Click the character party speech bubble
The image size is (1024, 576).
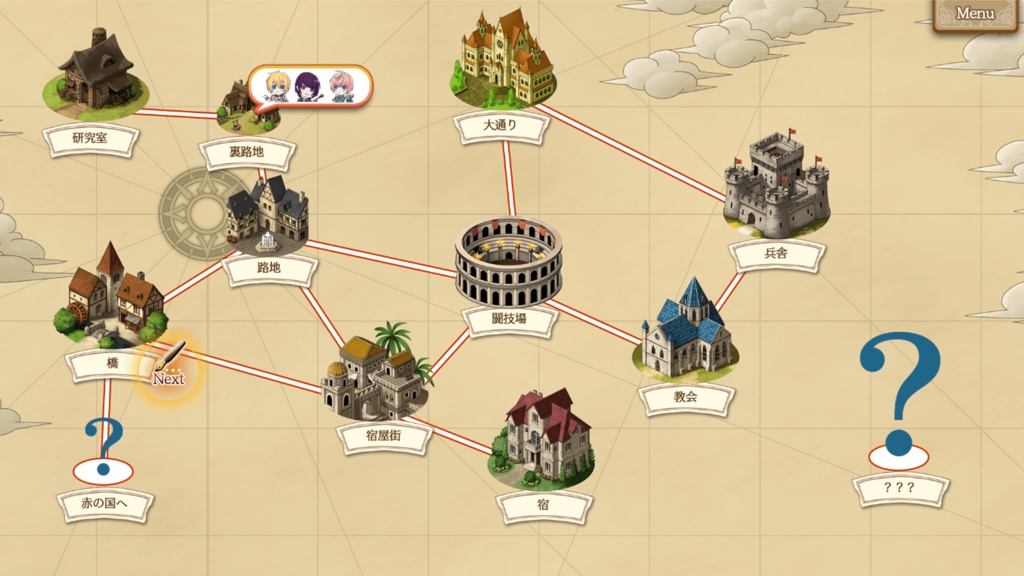[309, 87]
